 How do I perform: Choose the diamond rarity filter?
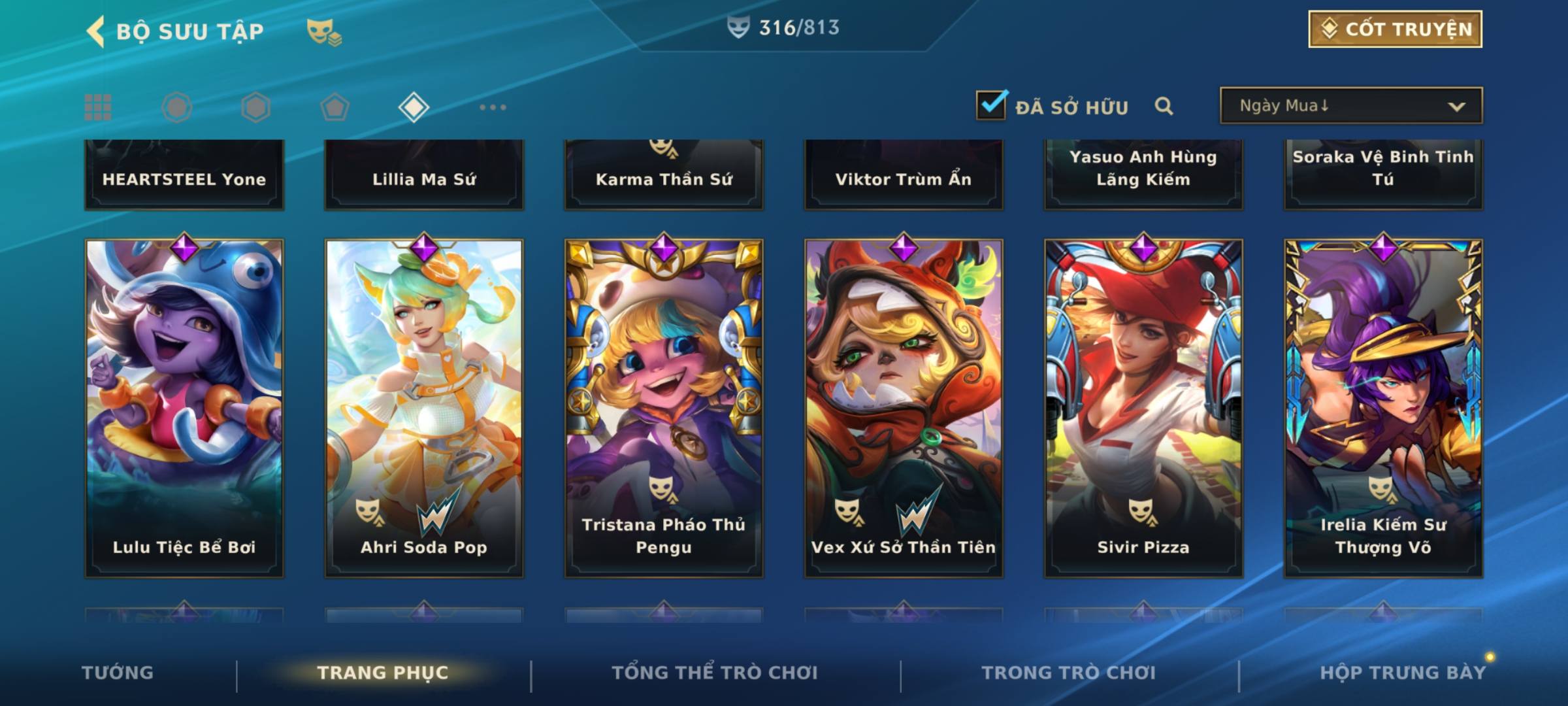(414, 107)
